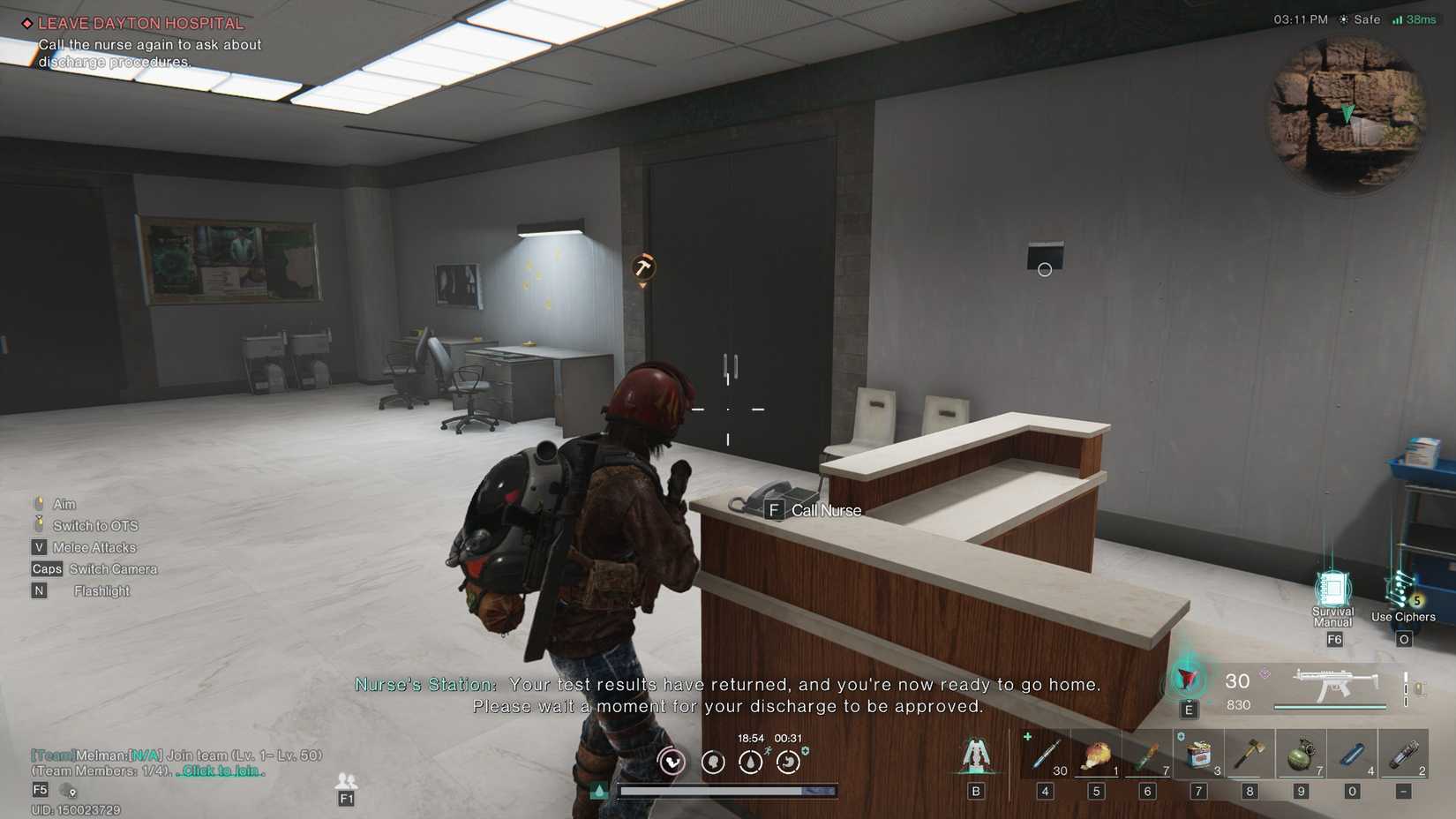Screen dimensions: 1456x819
Task: Select the canned goods in slot 7
Action: 1201,755
